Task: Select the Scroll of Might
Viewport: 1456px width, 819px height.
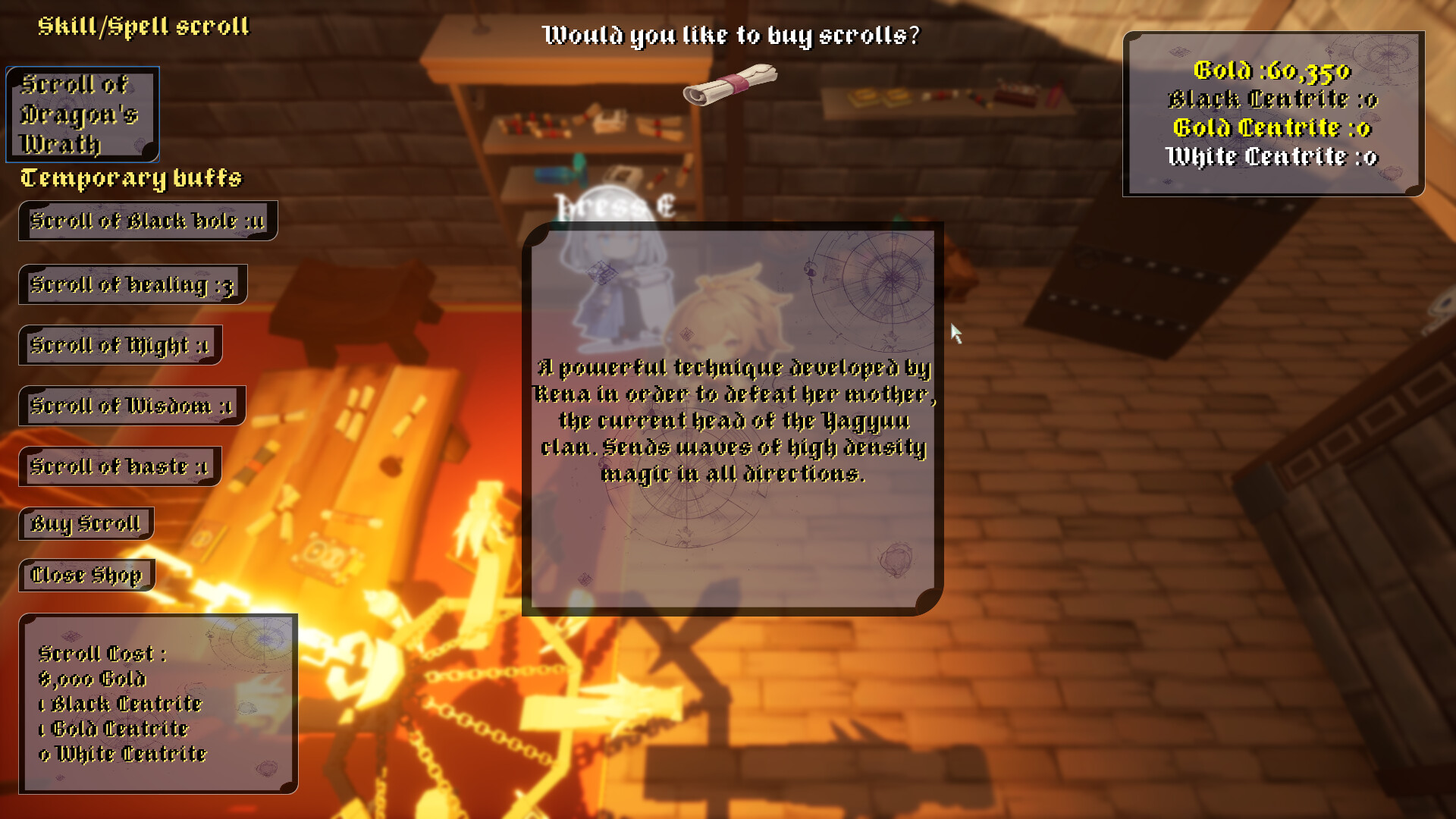Action: click(120, 345)
